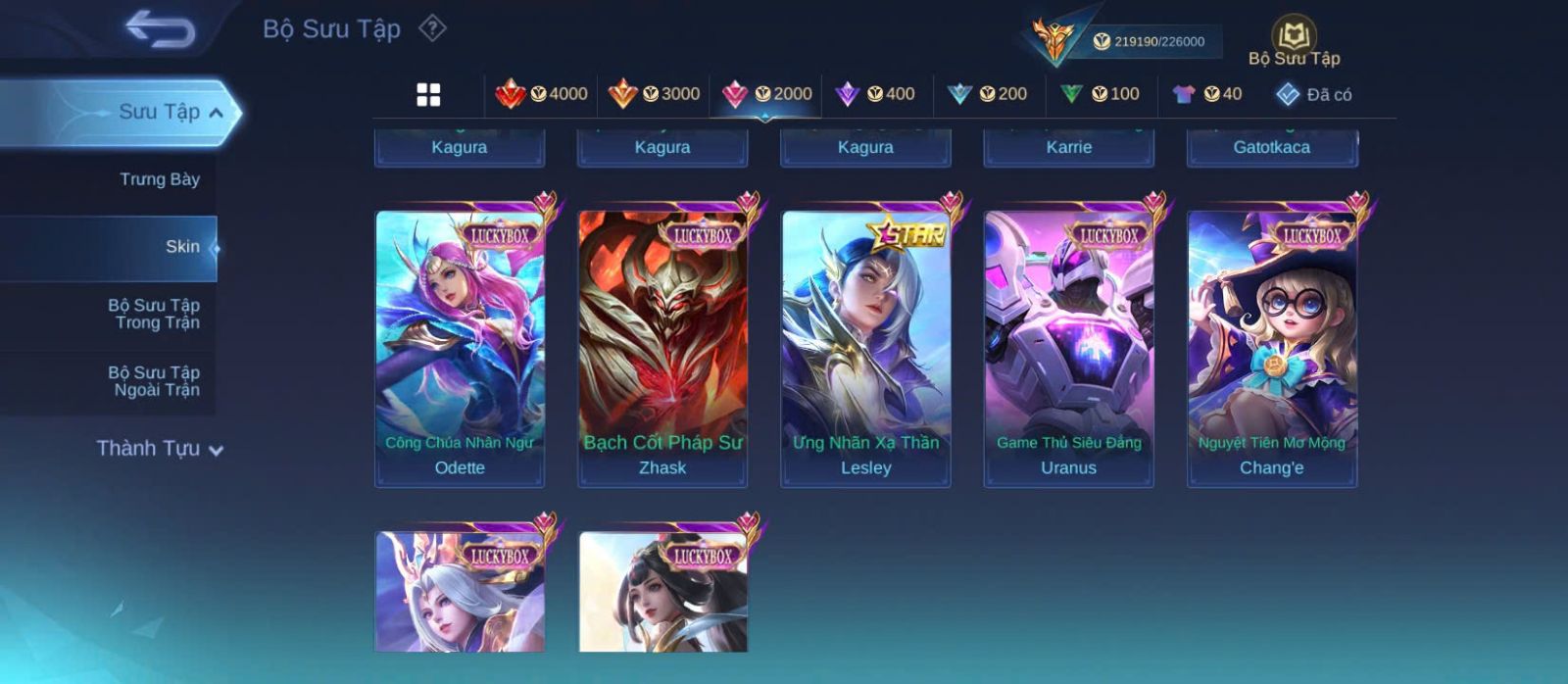Viewport: 1568px width, 684px height.
Task: Select the Skin menu entry
Action: point(182,247)
